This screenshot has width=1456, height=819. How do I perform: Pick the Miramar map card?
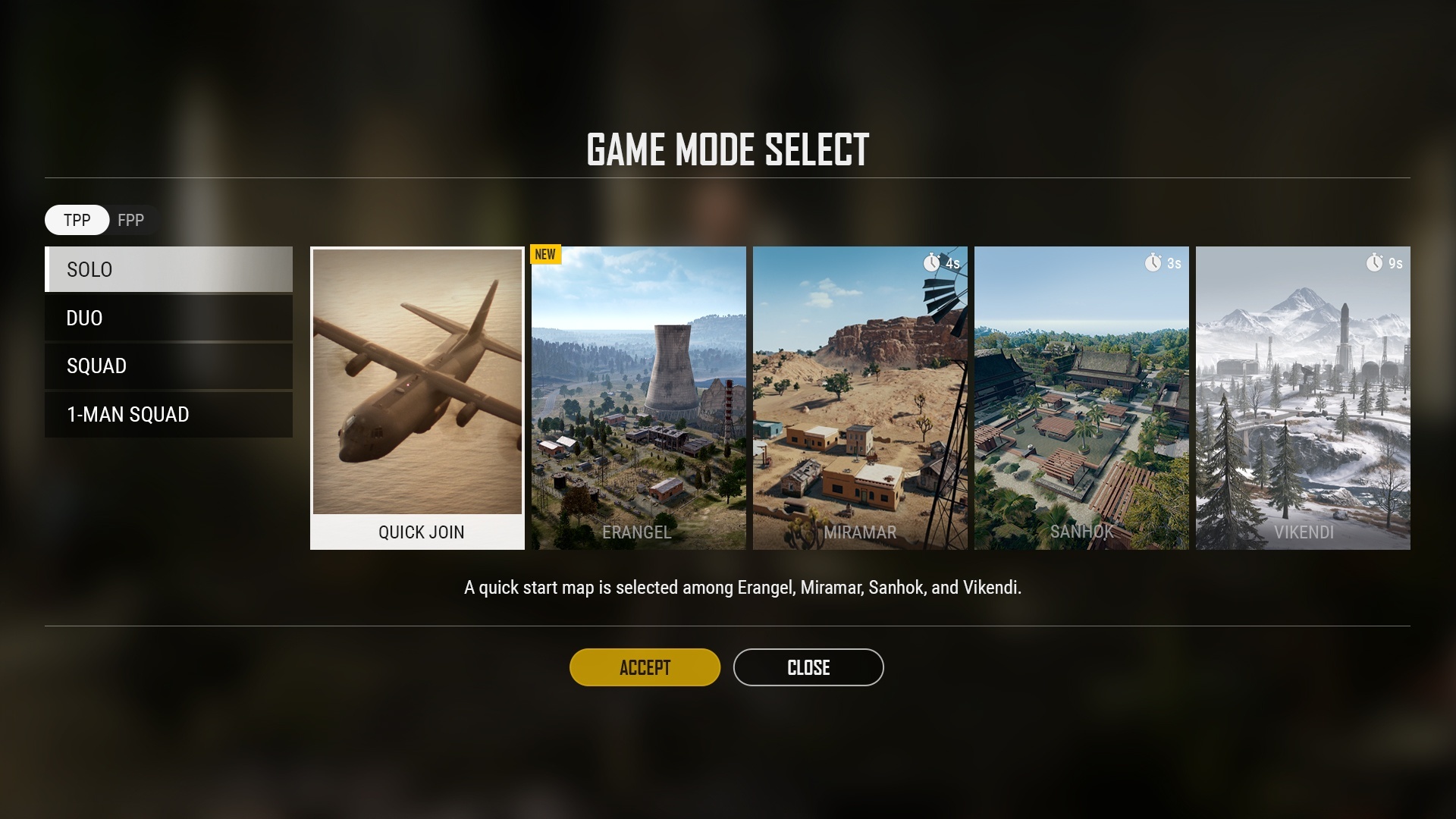[860, 397]
